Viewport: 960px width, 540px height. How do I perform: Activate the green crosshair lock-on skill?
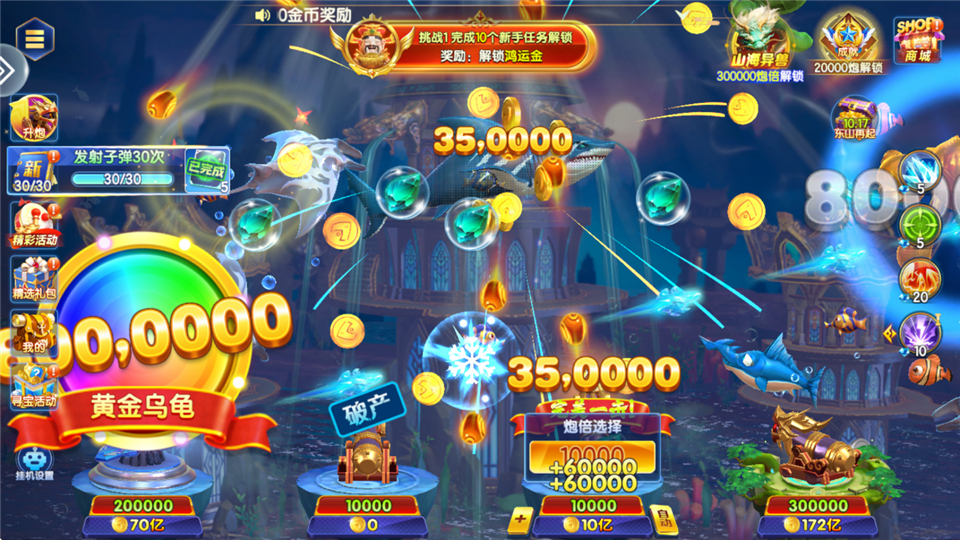click(918, 227)
